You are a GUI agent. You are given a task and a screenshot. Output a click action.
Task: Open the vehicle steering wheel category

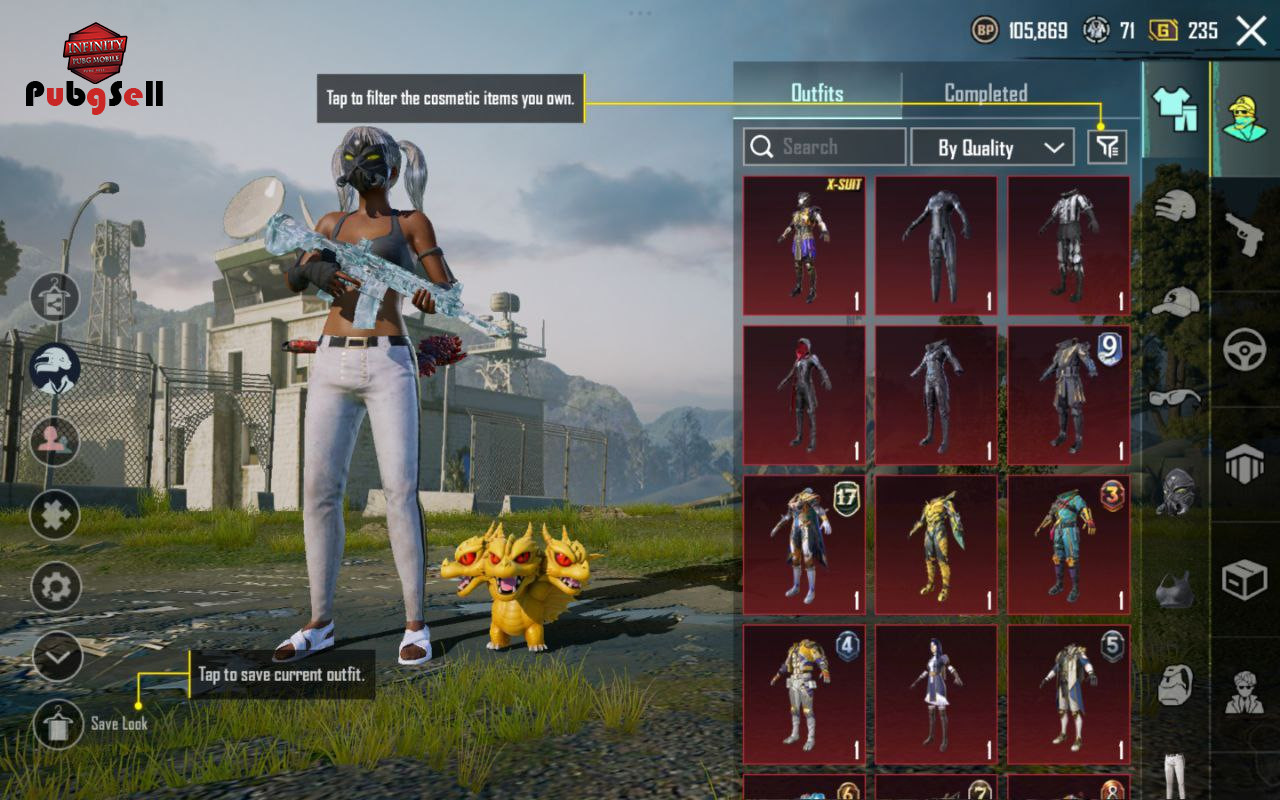(x=1245, y=349)
